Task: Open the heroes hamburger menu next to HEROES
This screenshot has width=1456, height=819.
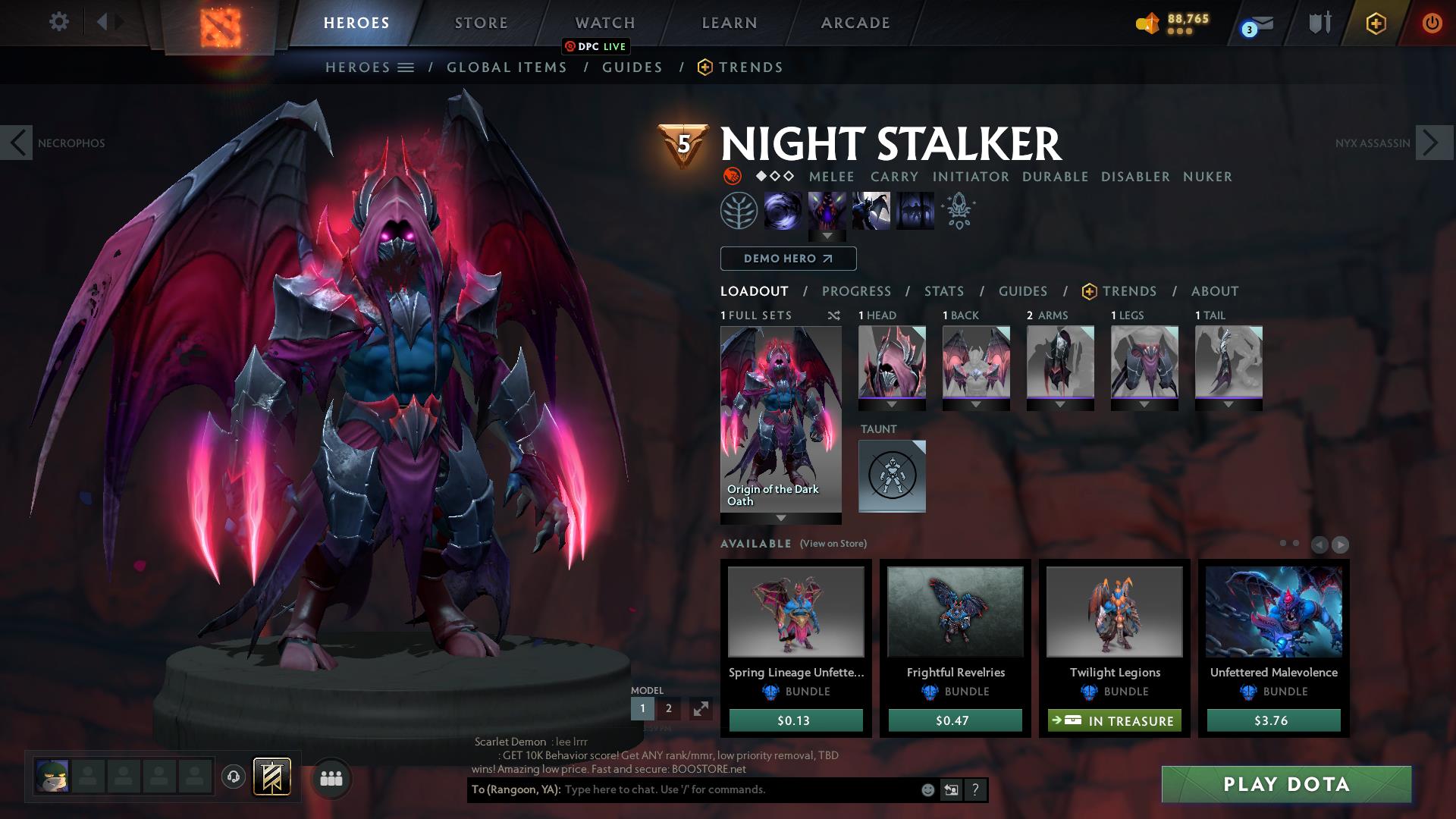Action: point(405,67)
